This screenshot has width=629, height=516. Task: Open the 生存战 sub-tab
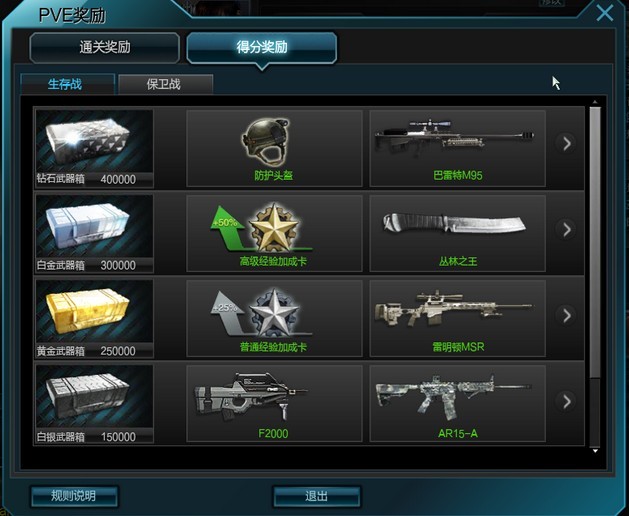click(x=66, y=84)
